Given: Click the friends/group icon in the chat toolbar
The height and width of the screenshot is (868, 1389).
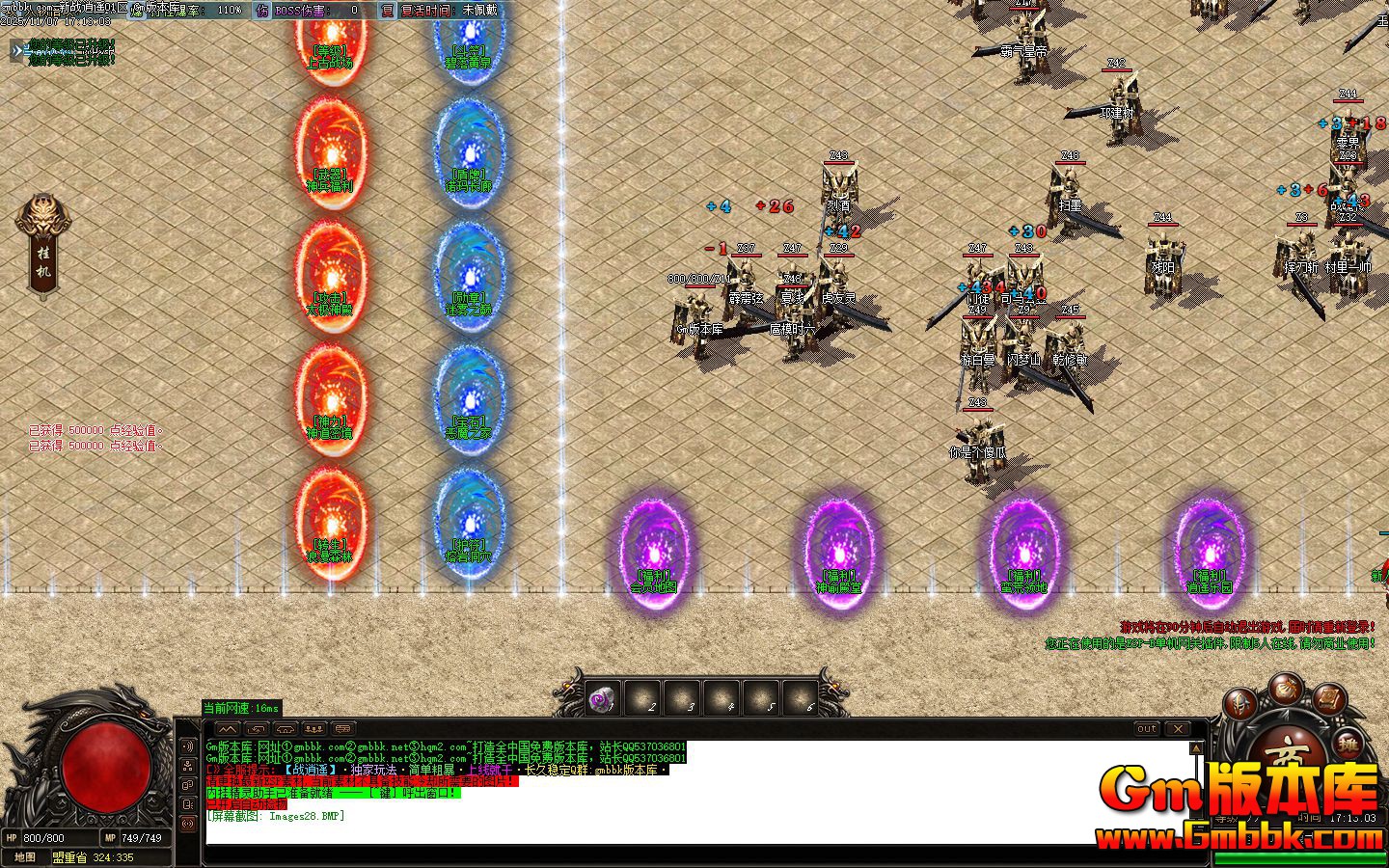Looking at the screenshot, I should (315, 729).
